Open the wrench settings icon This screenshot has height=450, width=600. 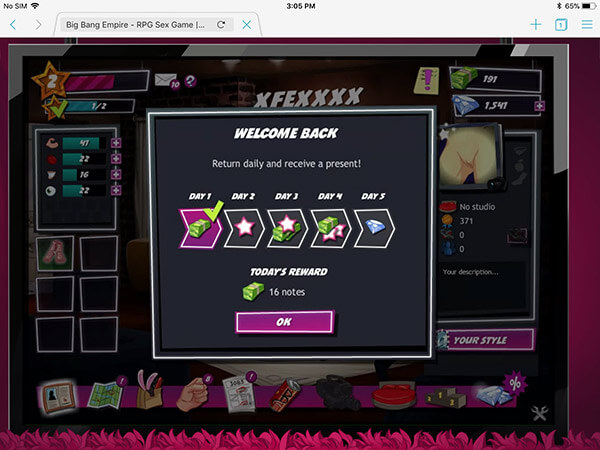[x=542, y=412]
